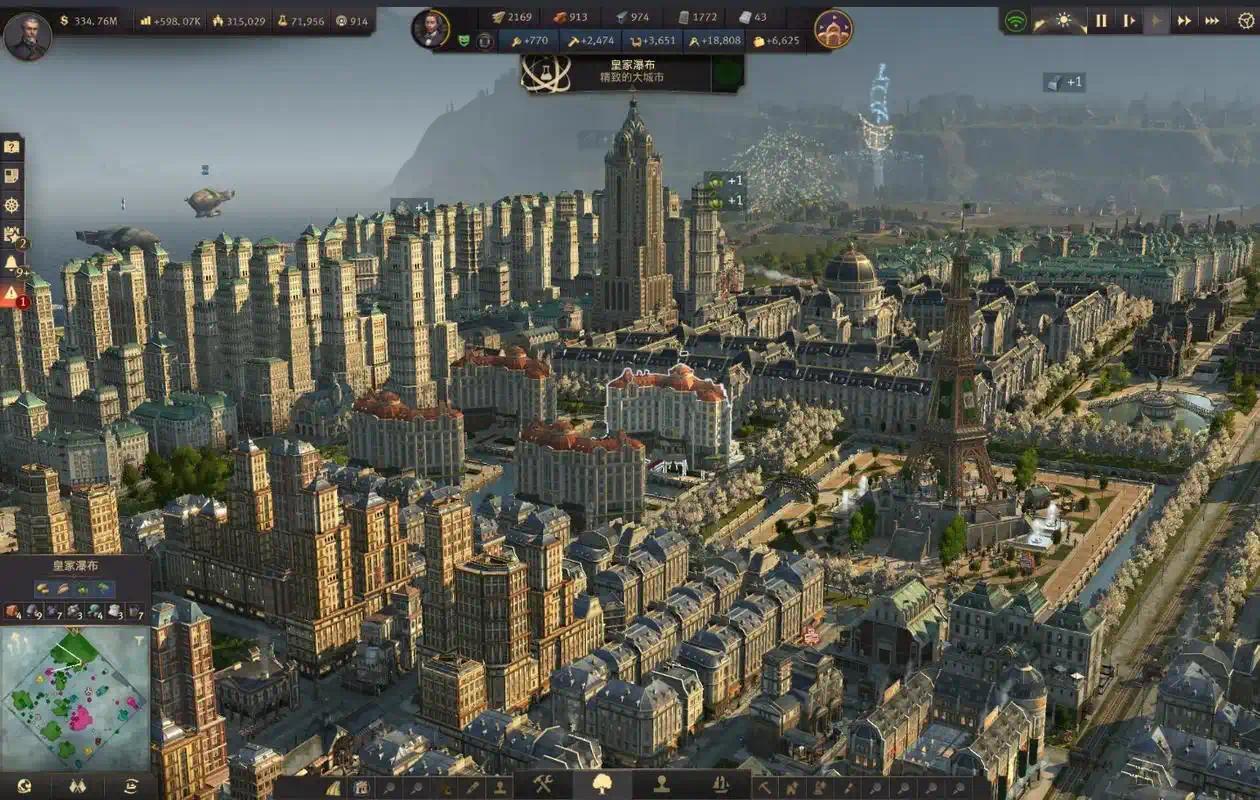
Task: Open the red warning alert
Action: point(11,294)
